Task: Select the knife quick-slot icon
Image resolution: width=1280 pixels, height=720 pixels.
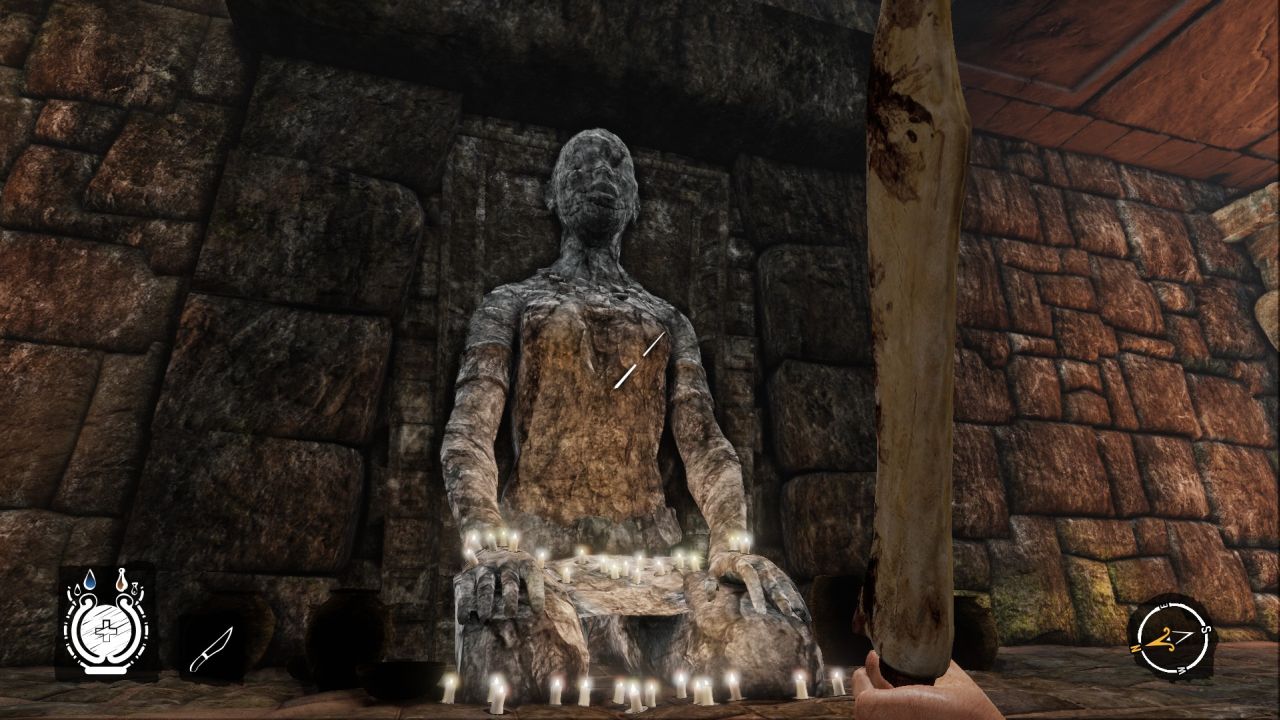Action: (214, 647)
